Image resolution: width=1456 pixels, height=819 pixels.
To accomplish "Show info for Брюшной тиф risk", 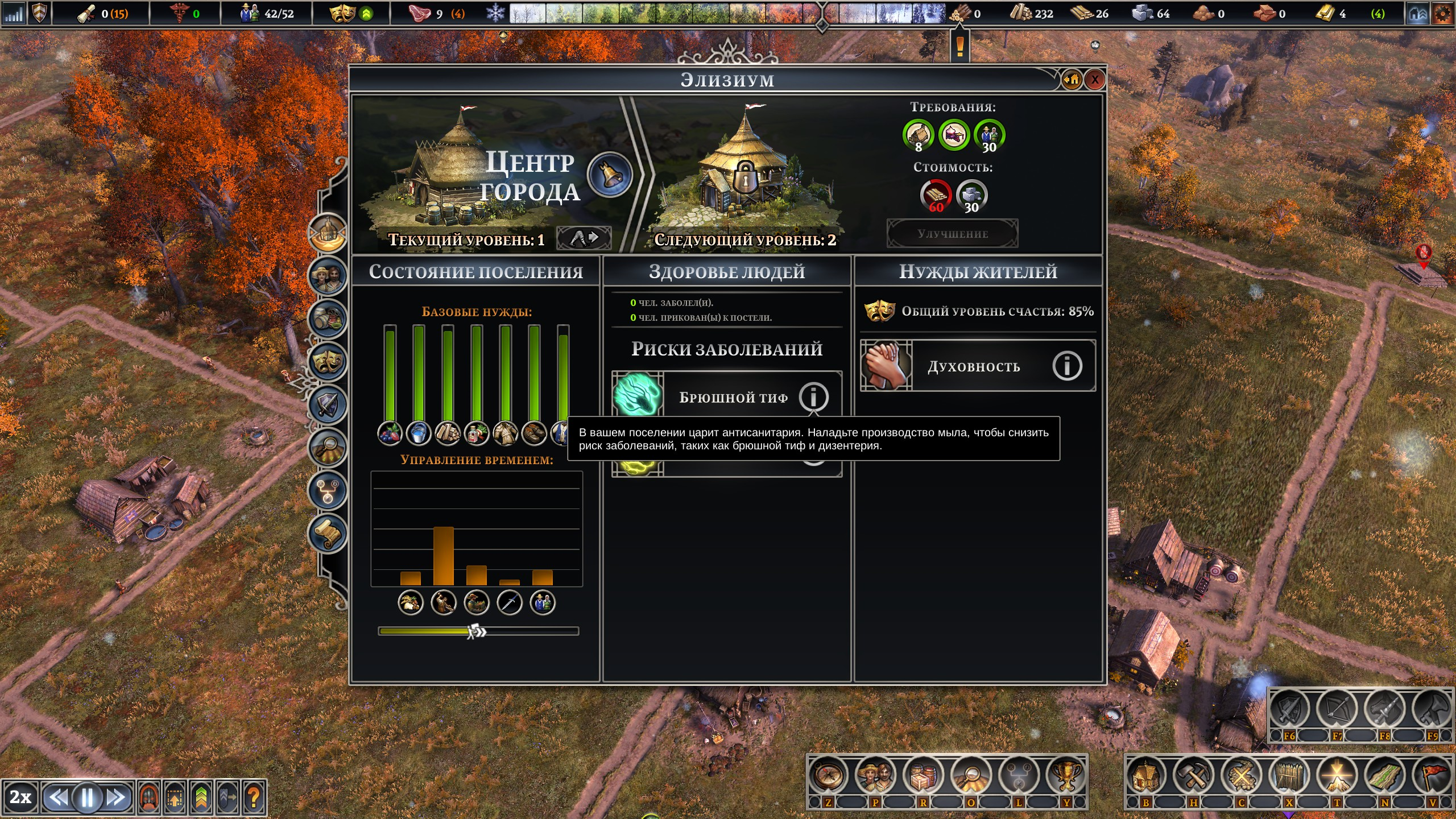I will [x=813, y=396].
